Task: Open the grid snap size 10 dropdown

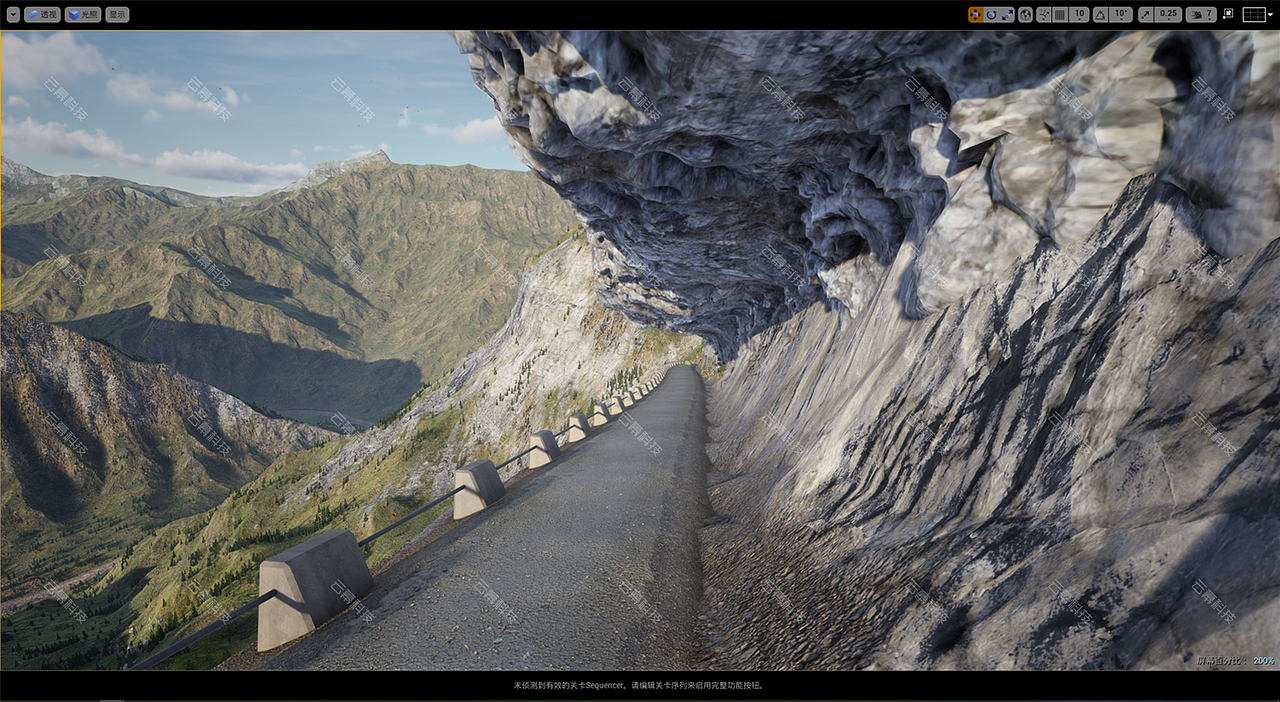Action: 1078,15
